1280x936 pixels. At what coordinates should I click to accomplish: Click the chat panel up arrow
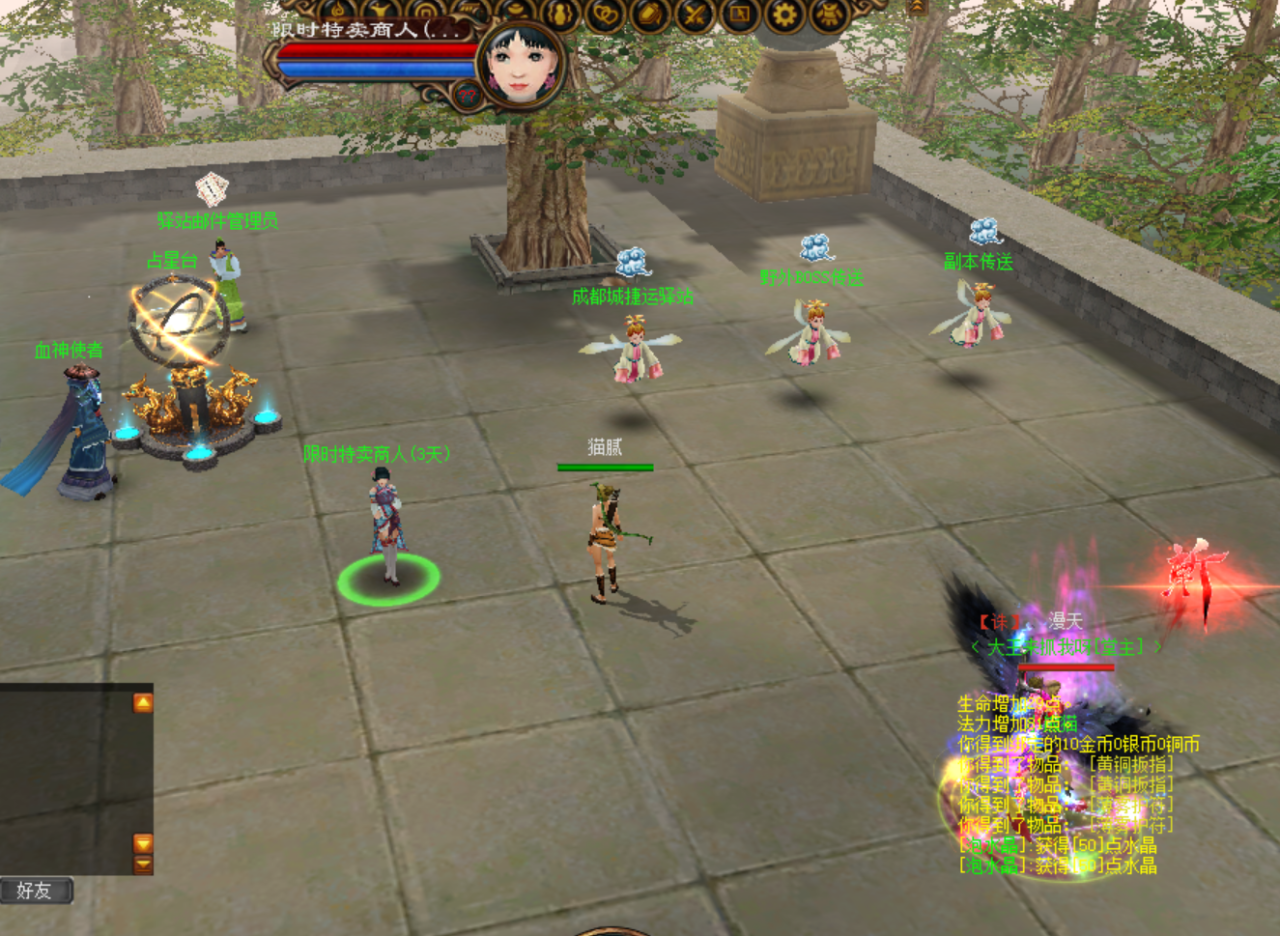click(x=143, y=703)
